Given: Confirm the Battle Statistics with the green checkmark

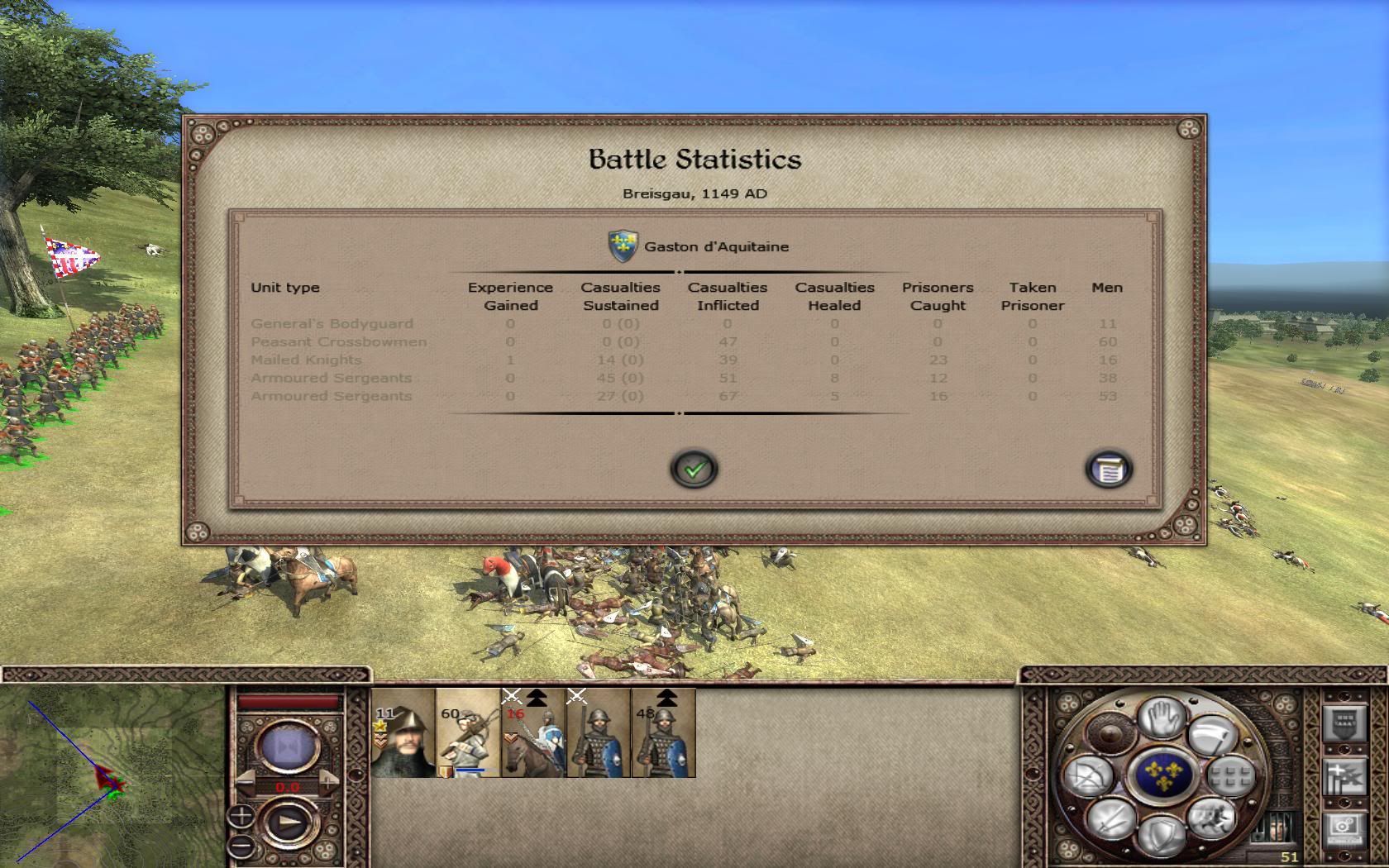Looking at the screenshot, I should click(694, 470).
